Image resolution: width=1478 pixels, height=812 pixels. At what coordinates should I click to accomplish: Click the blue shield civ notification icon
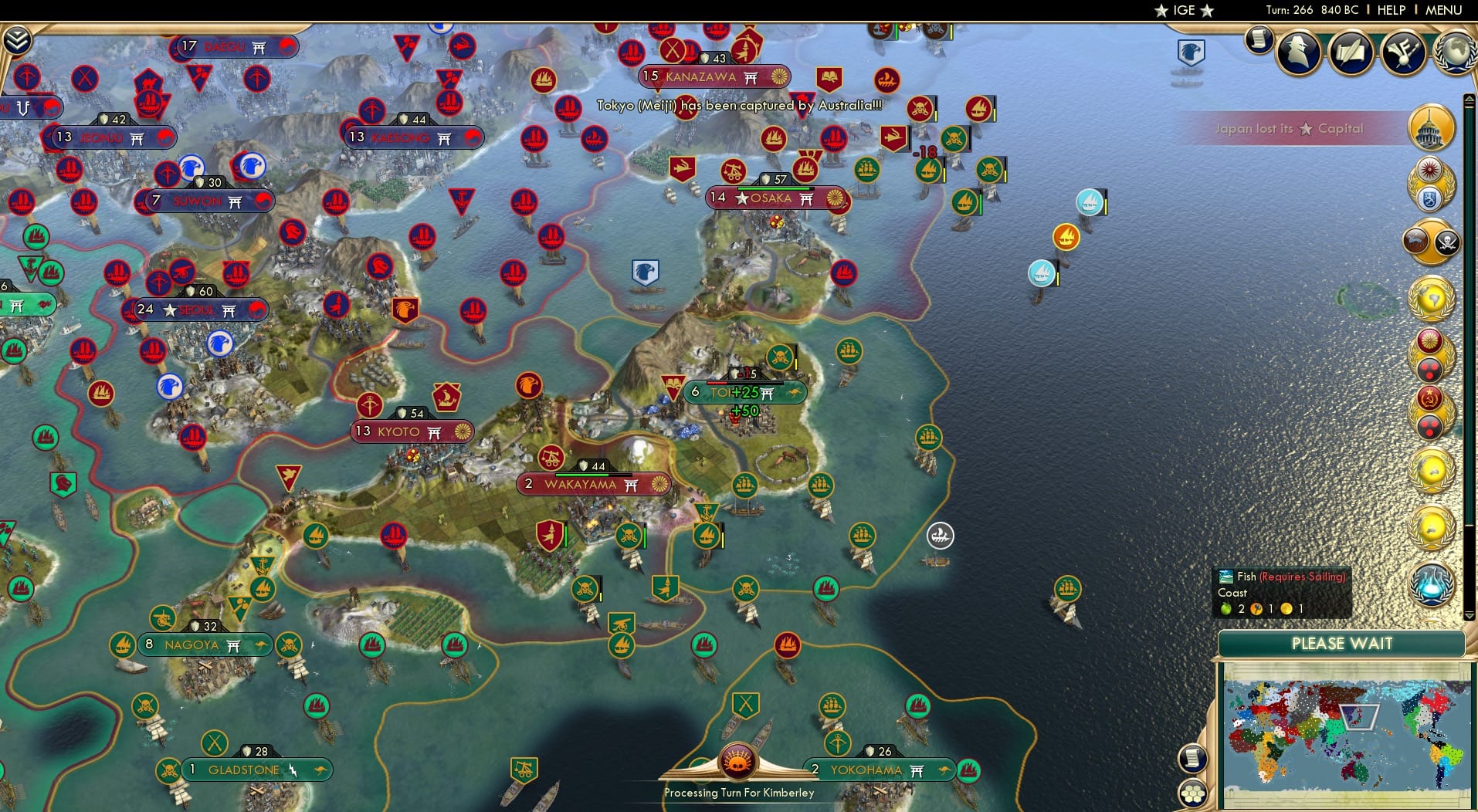coord(1430,198)
